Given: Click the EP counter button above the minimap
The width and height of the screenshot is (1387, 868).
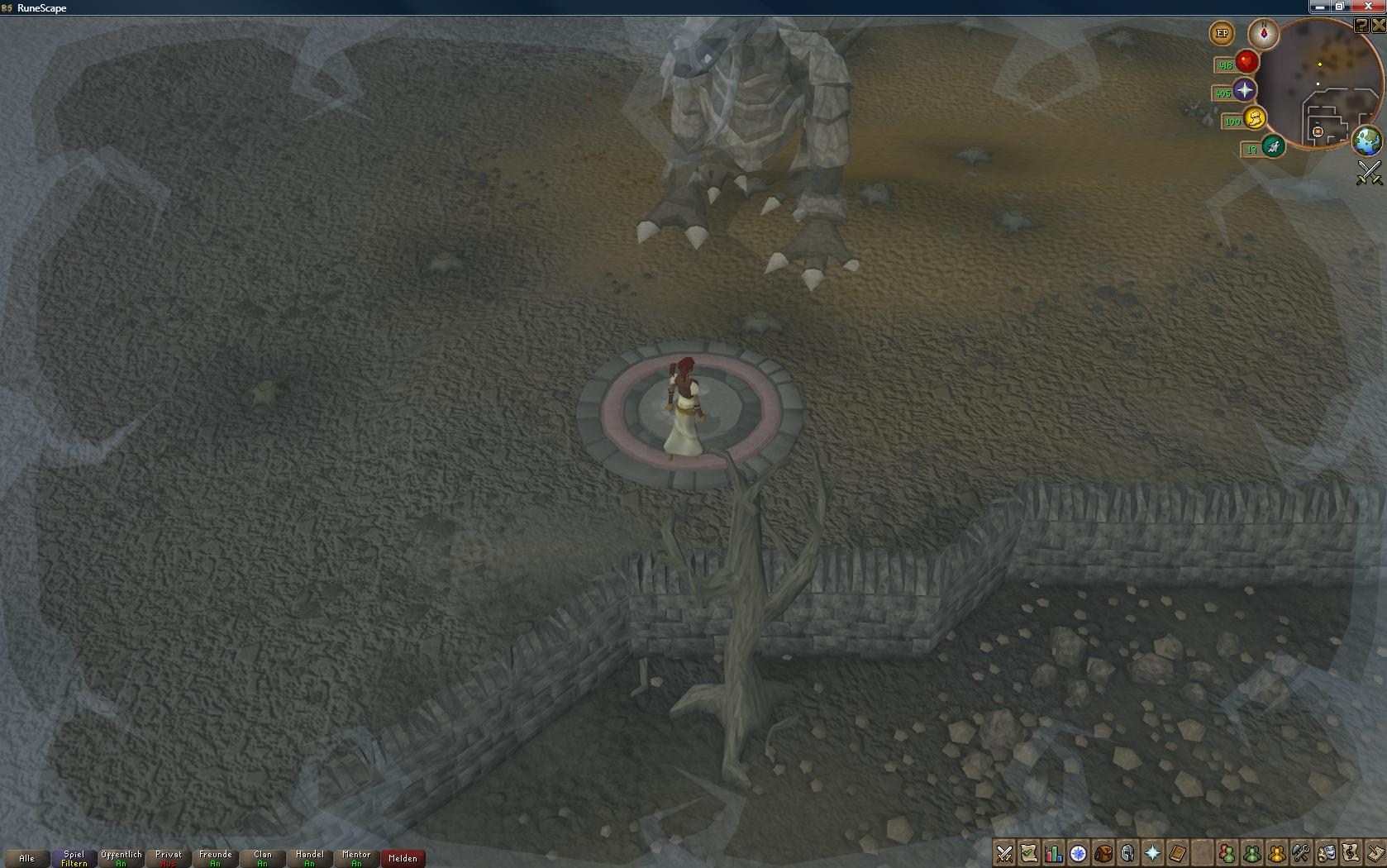Looking at the screenshot, I should click(1222, 33).
